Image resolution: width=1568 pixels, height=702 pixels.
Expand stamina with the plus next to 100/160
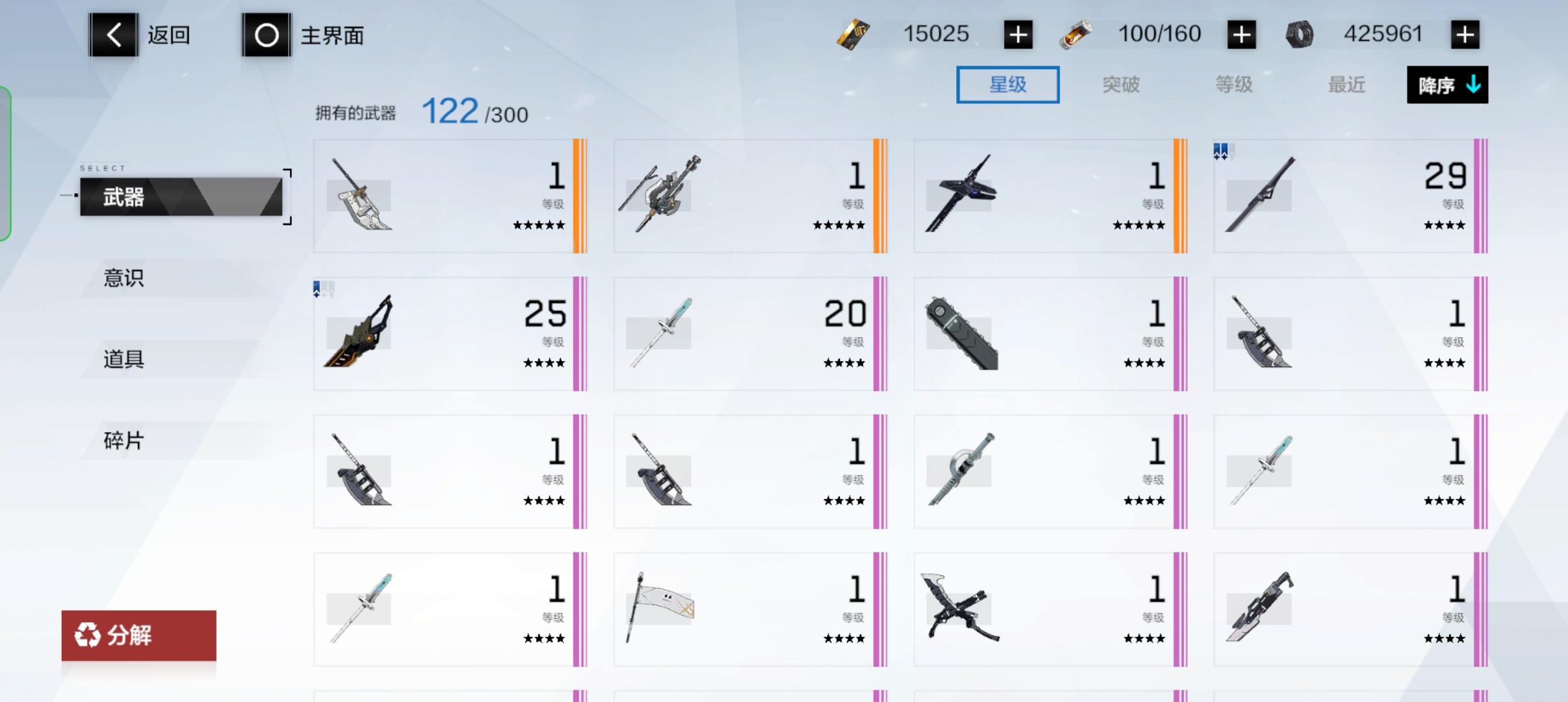[x=1241, y=34]
